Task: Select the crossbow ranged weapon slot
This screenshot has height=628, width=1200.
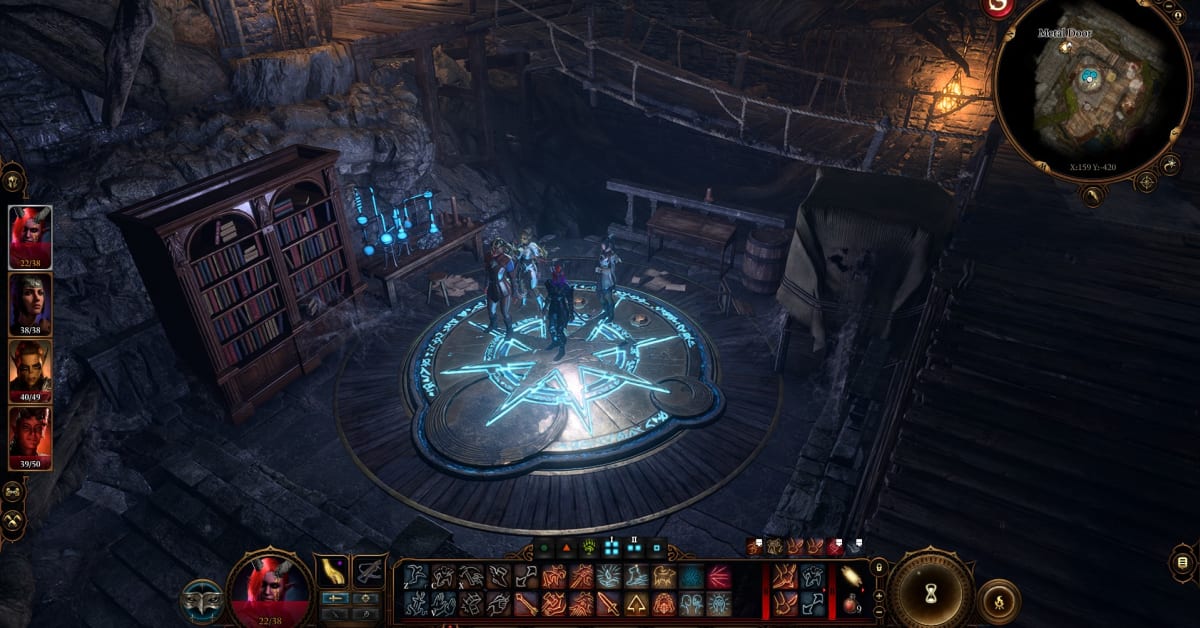Action: 369,572
